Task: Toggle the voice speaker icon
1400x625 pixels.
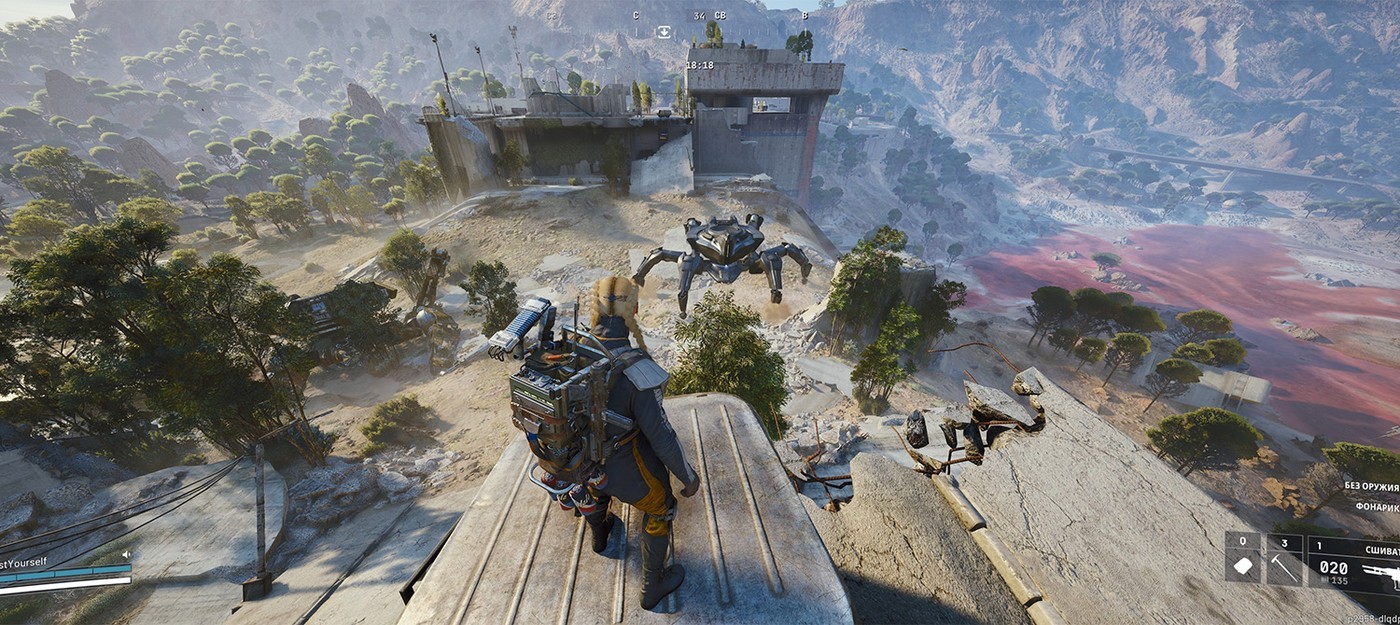Action: (x=127, y=554)
